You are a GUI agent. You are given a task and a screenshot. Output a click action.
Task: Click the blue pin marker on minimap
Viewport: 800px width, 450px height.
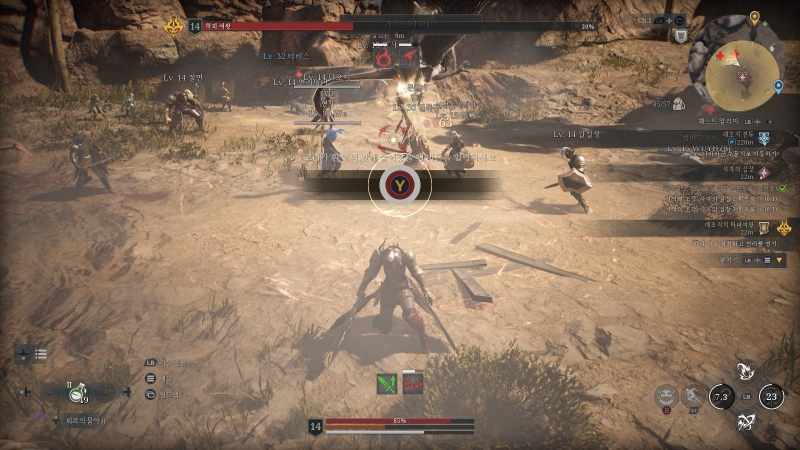pyautogui.click(x=778, y=87)
